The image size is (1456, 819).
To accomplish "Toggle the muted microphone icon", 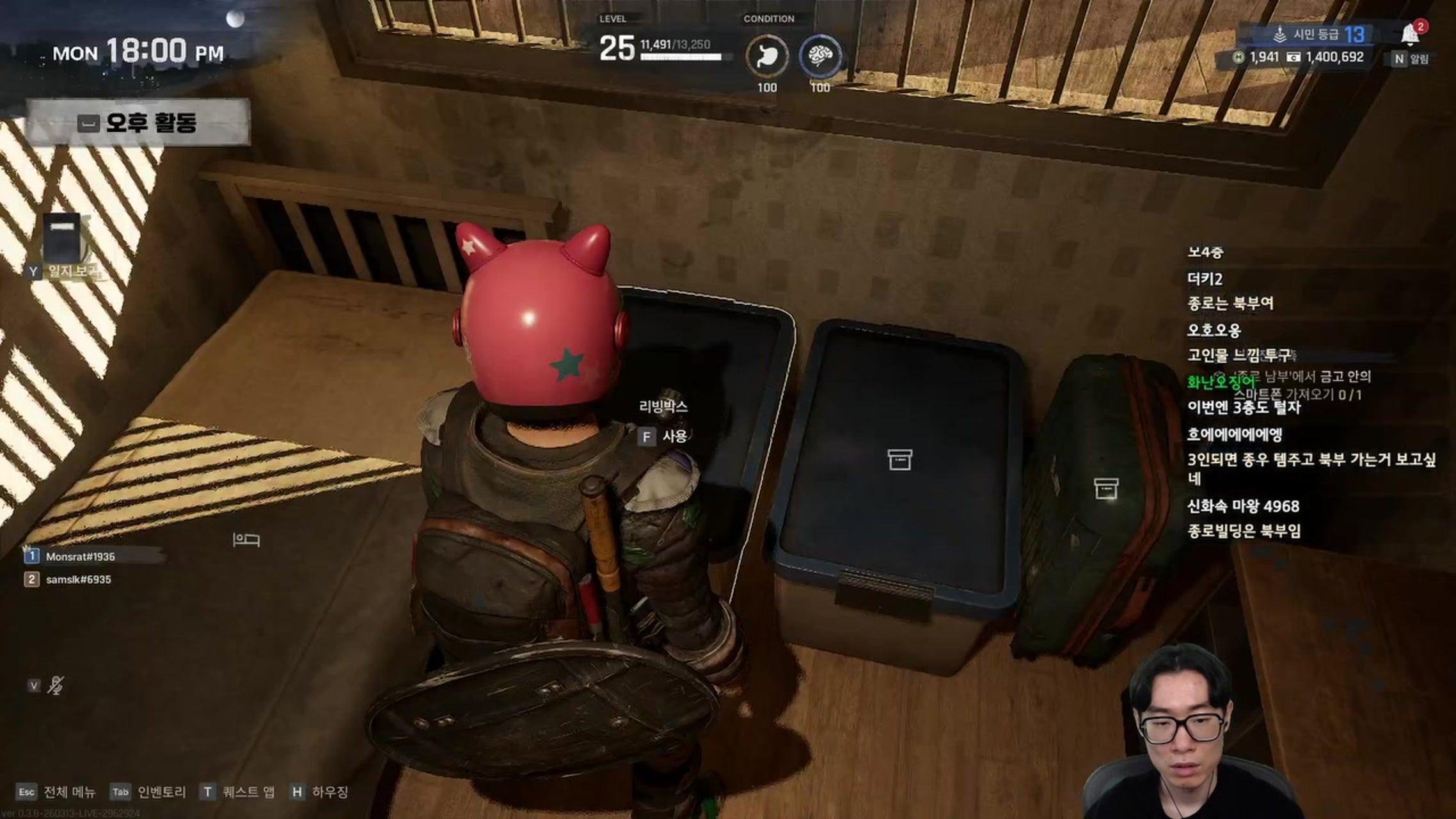I will click(56, 686).
